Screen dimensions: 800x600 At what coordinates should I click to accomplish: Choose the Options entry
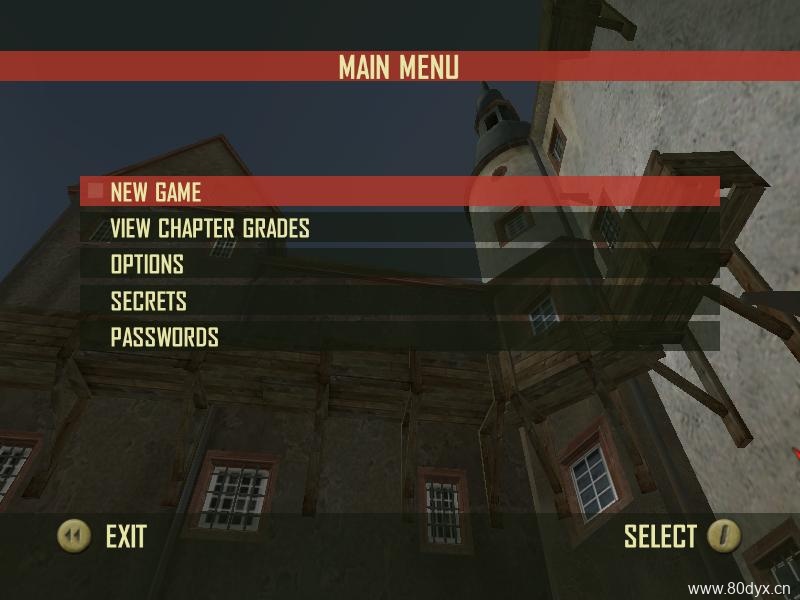tap(147, 265)
